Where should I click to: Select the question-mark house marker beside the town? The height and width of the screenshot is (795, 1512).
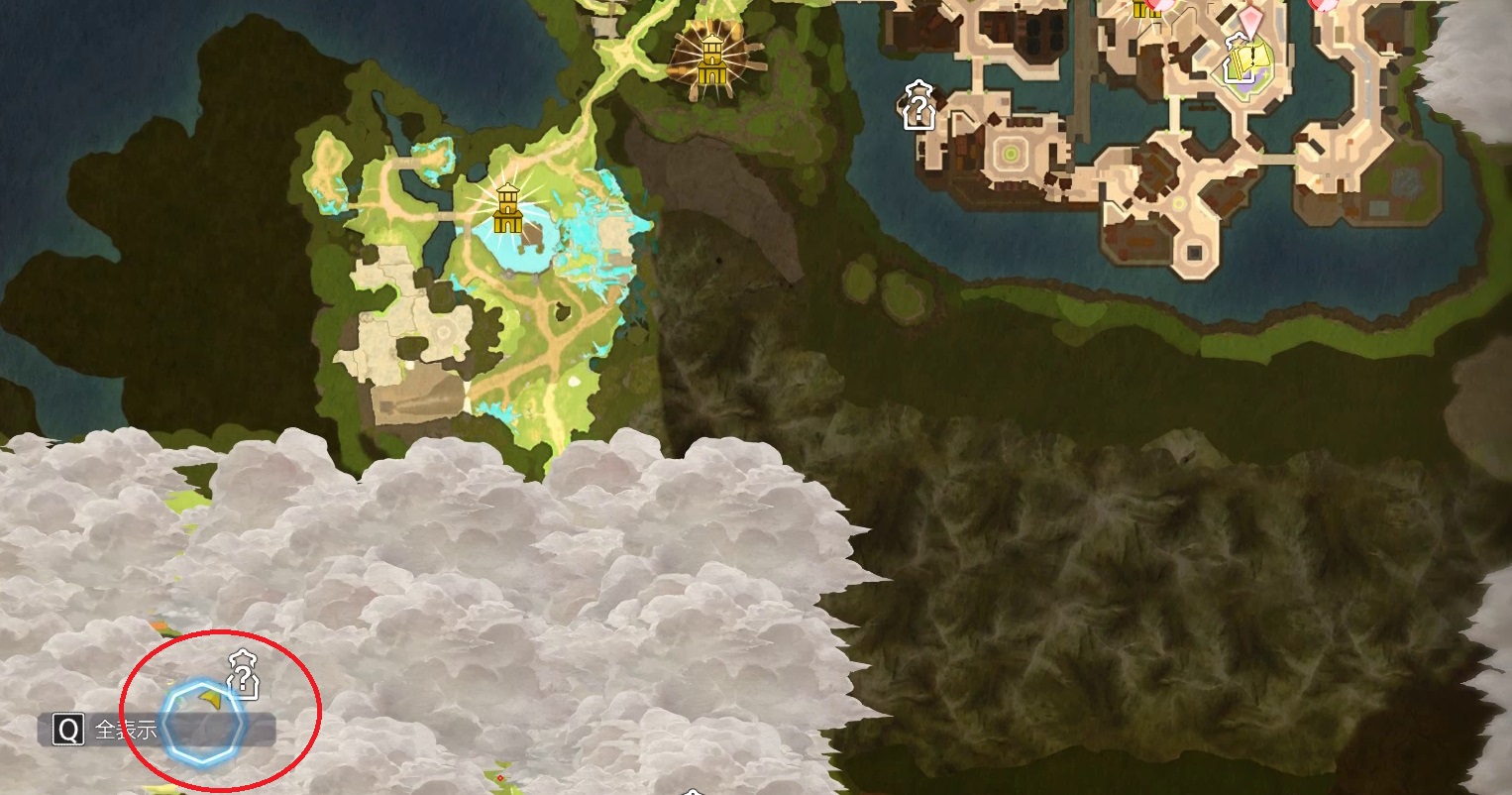click(918, 105)
